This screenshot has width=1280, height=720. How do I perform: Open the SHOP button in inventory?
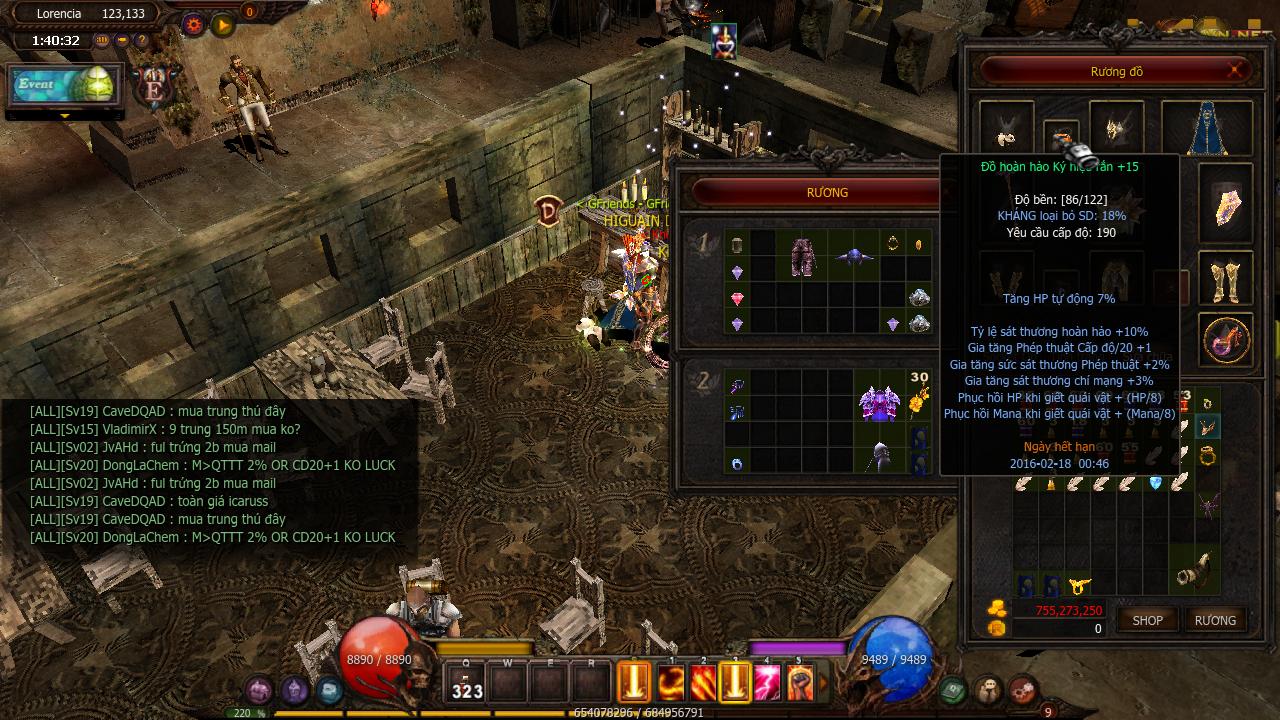(1147, 620)
